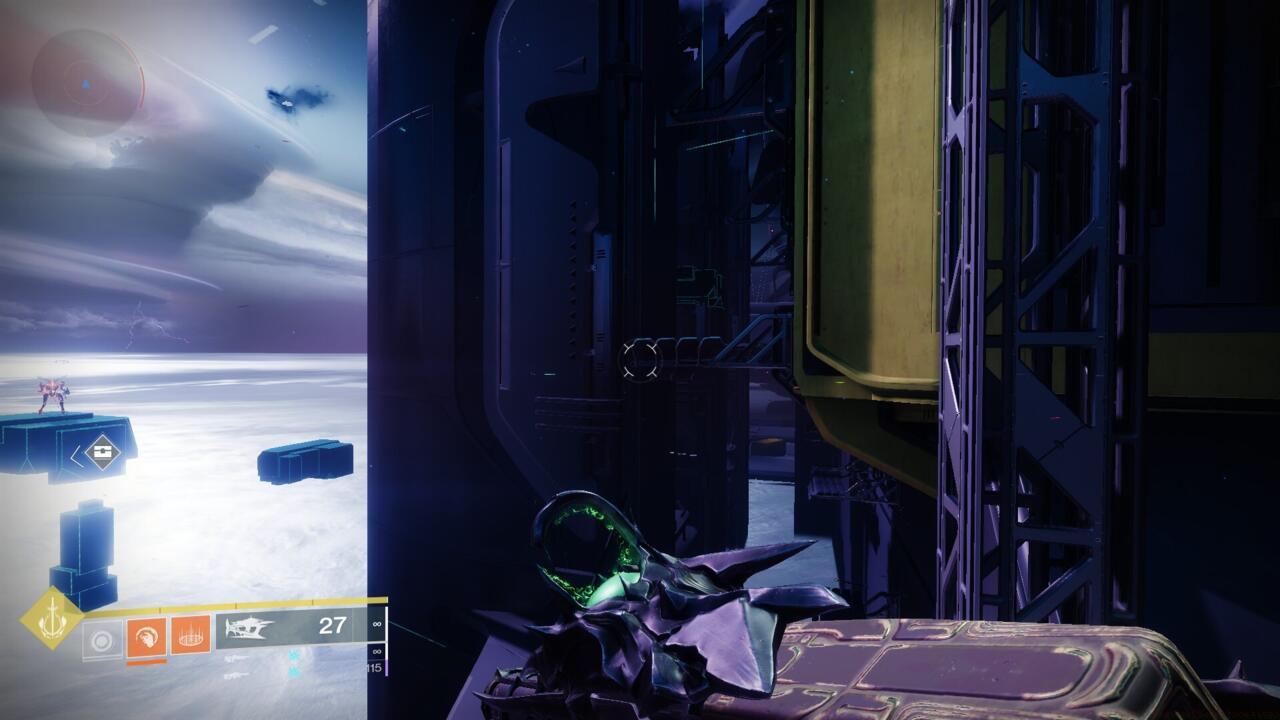Select the yellow diamond super ability icon
Screen dimensions: 1280x720
tap(51, 619)
